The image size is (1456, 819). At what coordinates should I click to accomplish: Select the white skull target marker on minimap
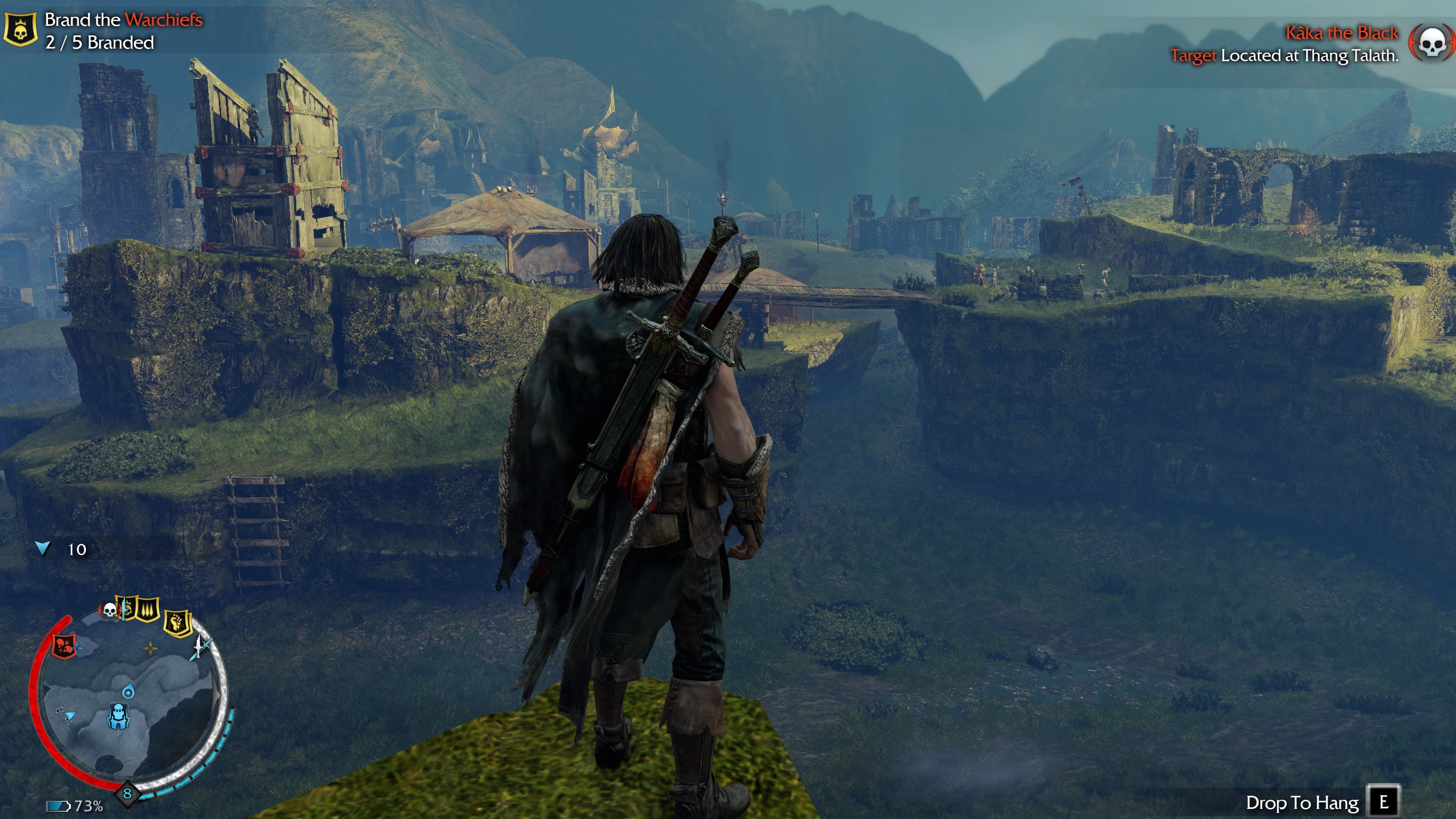click(110, 609)
